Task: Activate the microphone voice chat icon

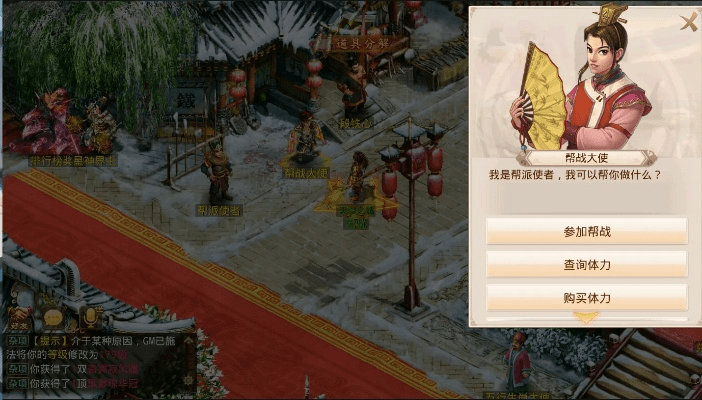Action: [x=90, y=314]
